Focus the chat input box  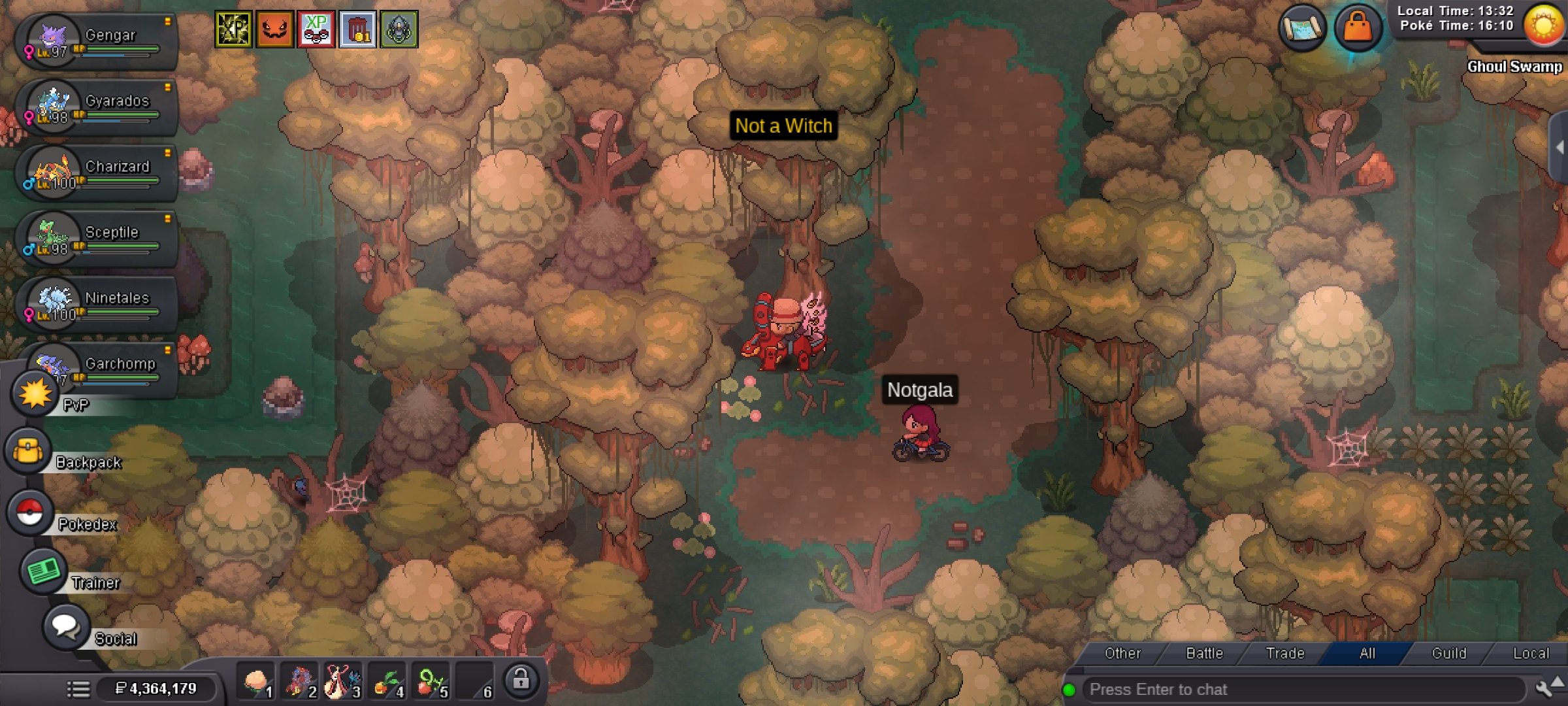click(x=1300, y=690)
